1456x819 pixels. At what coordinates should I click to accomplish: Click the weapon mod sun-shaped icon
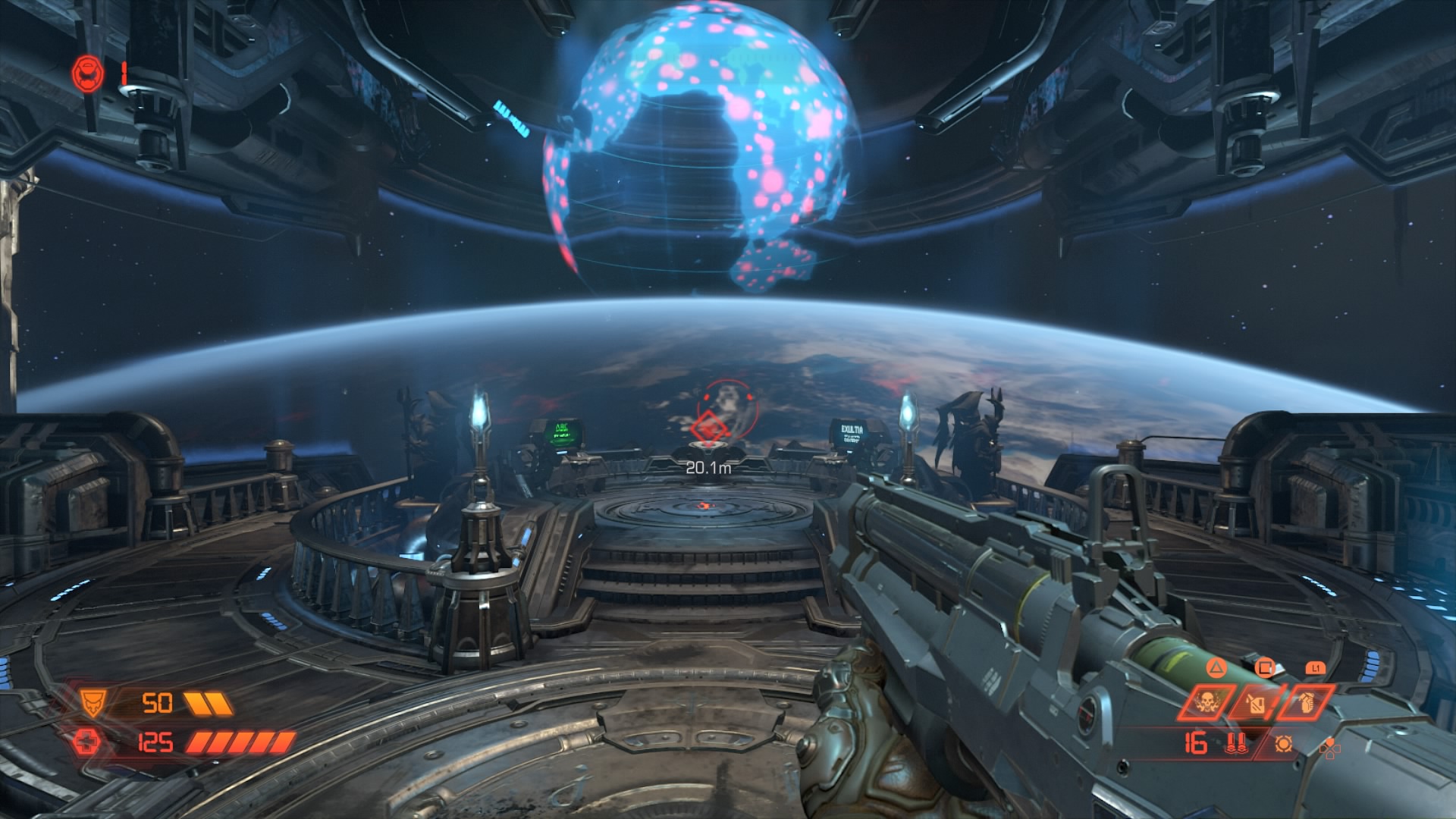[x=1283, y=744]
